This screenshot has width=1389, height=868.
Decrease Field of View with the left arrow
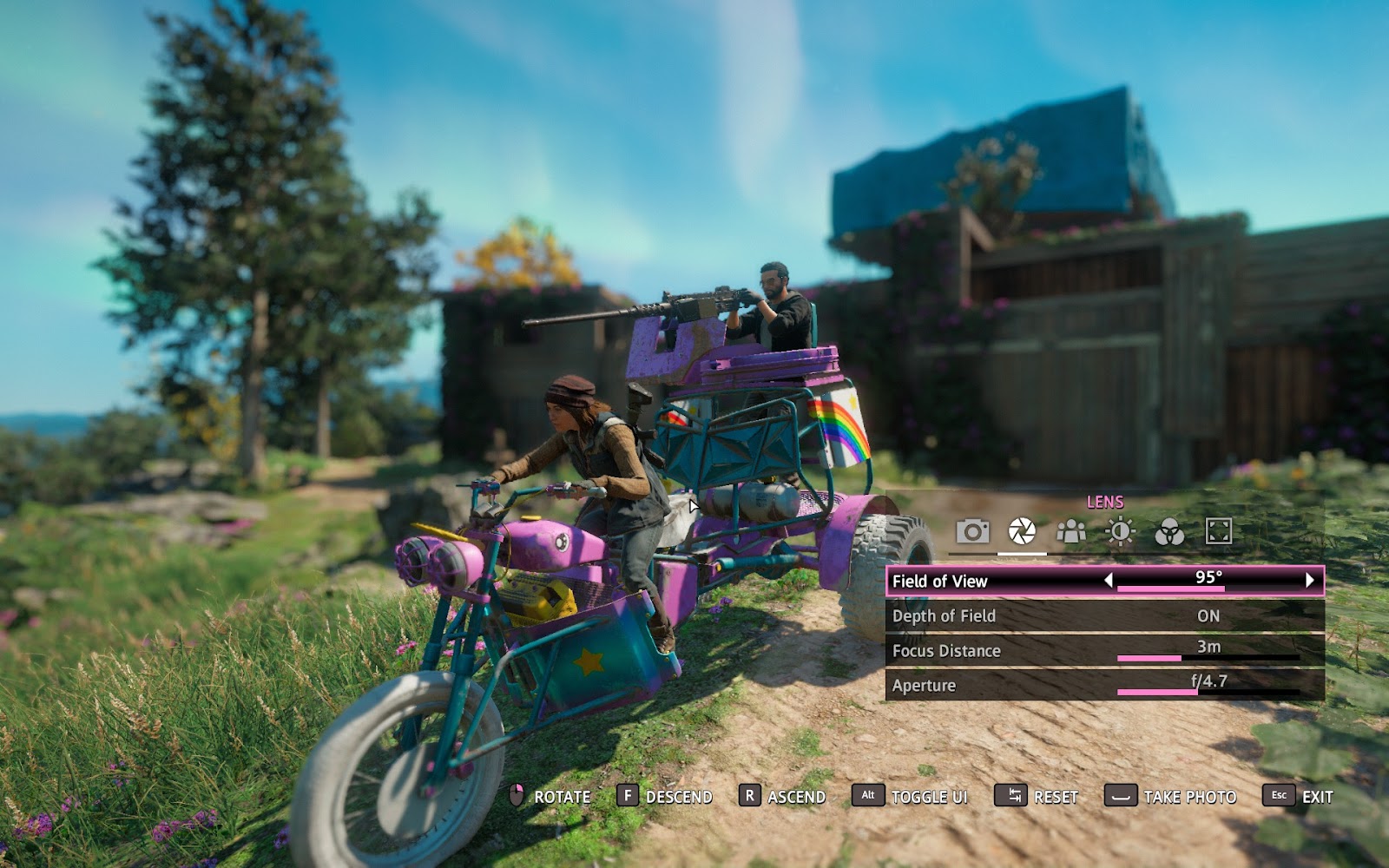1108,580
